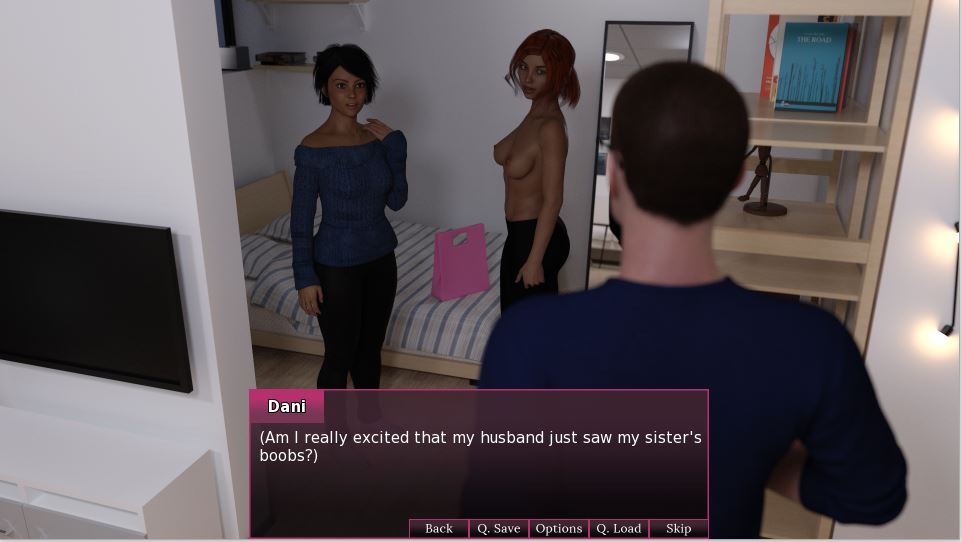Skip ahead through the dialogue
The width and height of the screenshot is (962, 542).
[x=678, y=528]
